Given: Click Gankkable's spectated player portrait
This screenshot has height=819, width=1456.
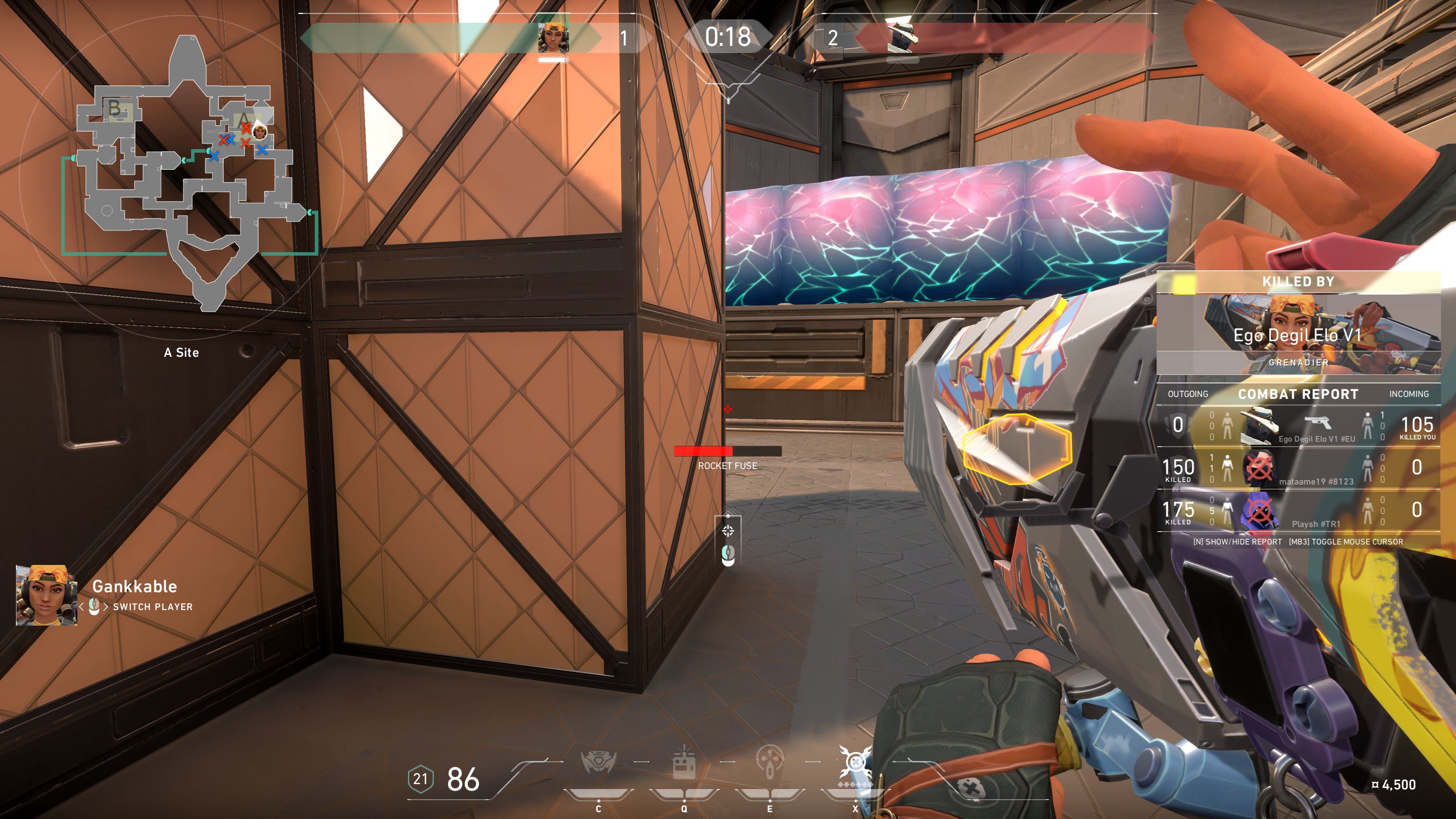Looking at the screenshot, I should pos(46,595).
